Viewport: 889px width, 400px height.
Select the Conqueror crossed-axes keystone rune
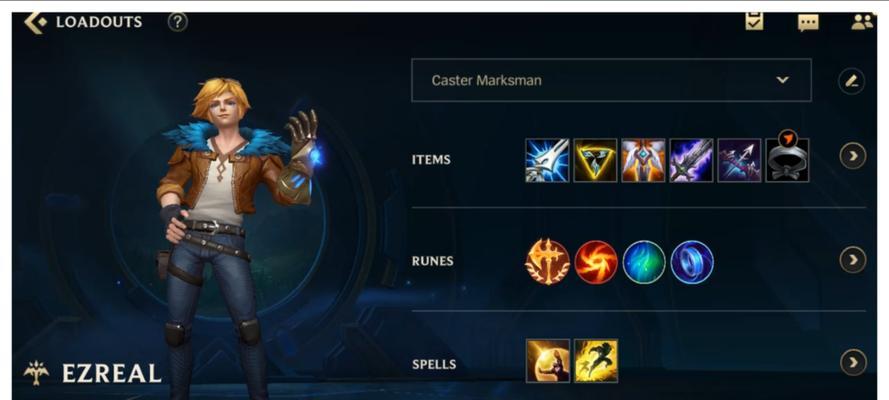(x=547, y=262)
